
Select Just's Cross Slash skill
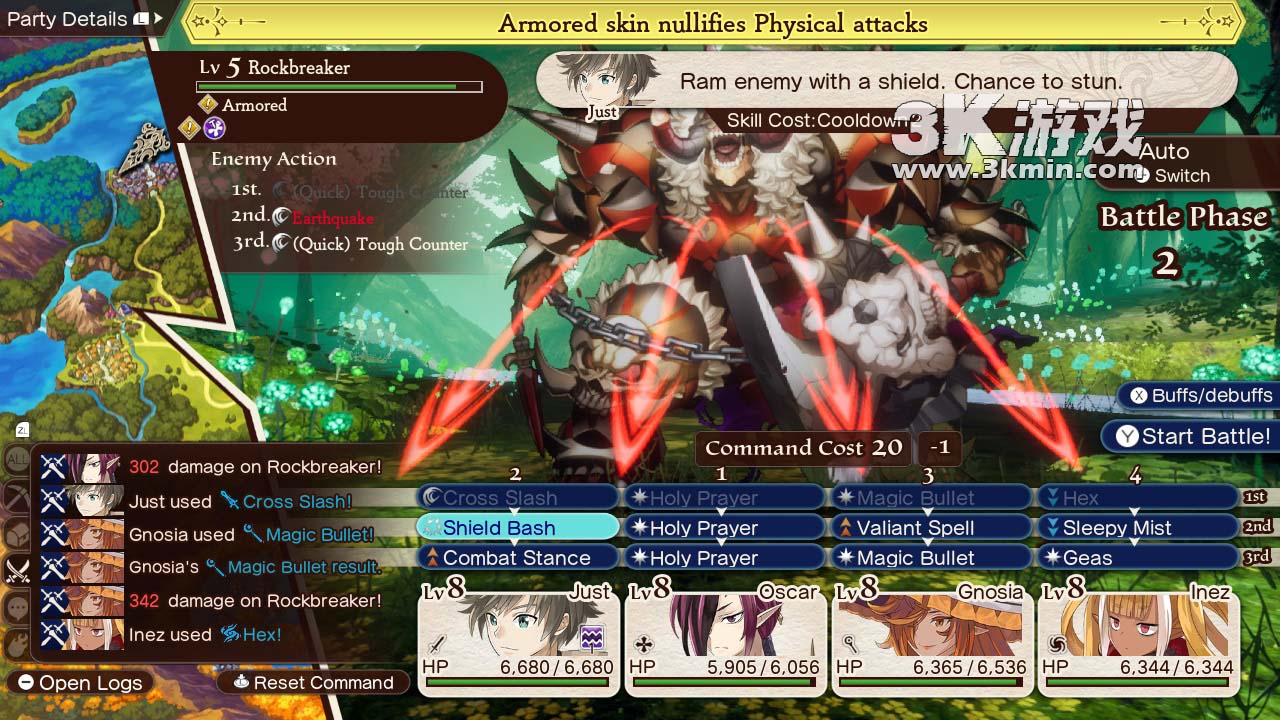coord(517,498)
